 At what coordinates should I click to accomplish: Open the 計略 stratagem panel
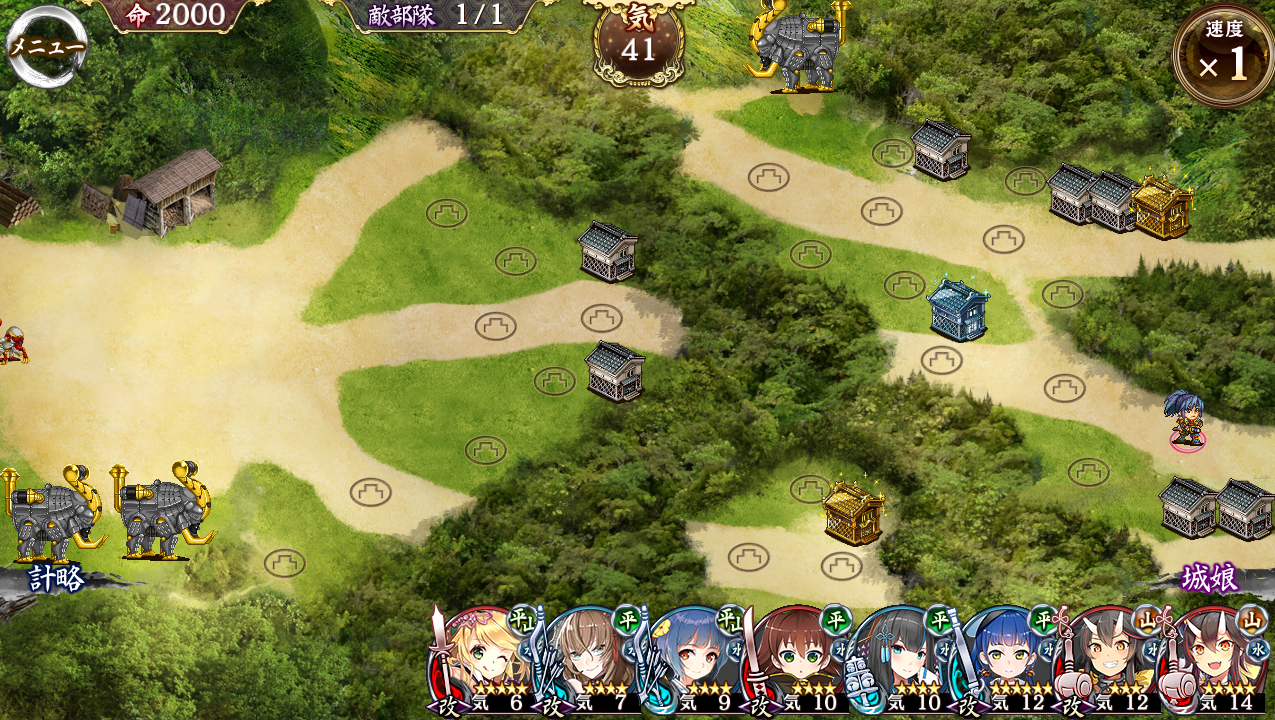tap(56, 578)
